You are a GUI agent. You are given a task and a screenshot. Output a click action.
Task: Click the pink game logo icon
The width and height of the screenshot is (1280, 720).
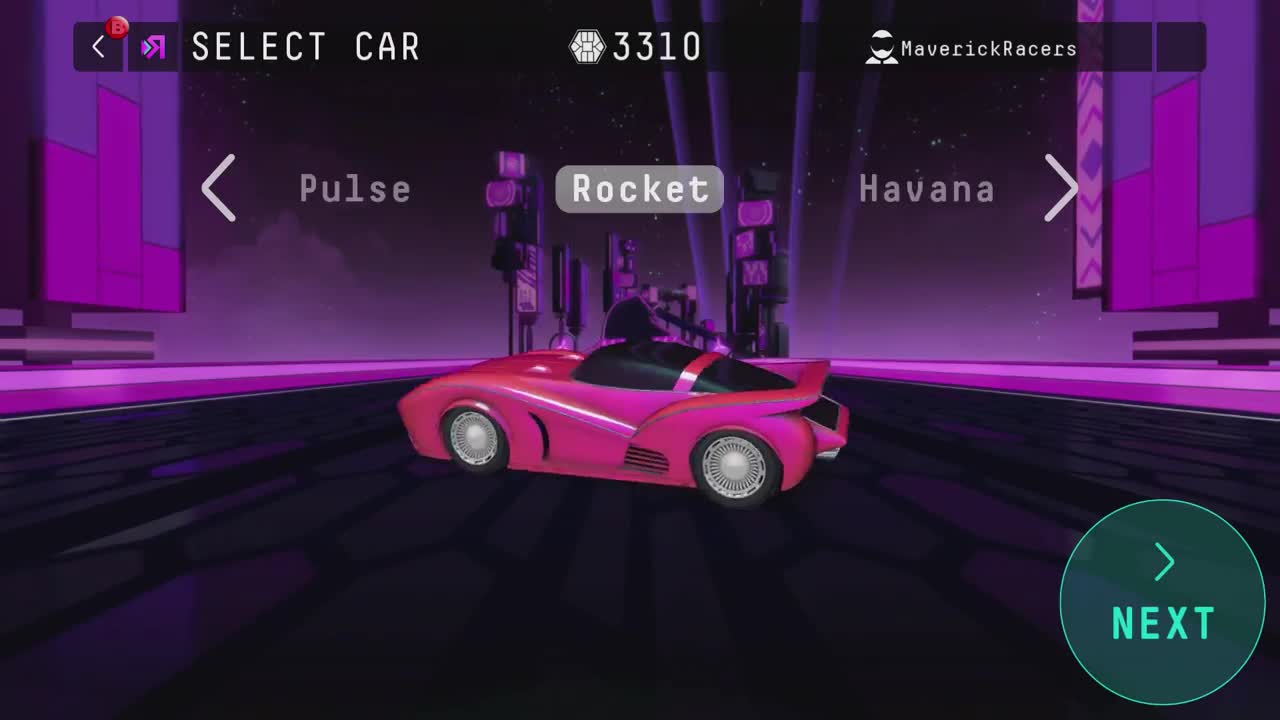click(152, 46)
